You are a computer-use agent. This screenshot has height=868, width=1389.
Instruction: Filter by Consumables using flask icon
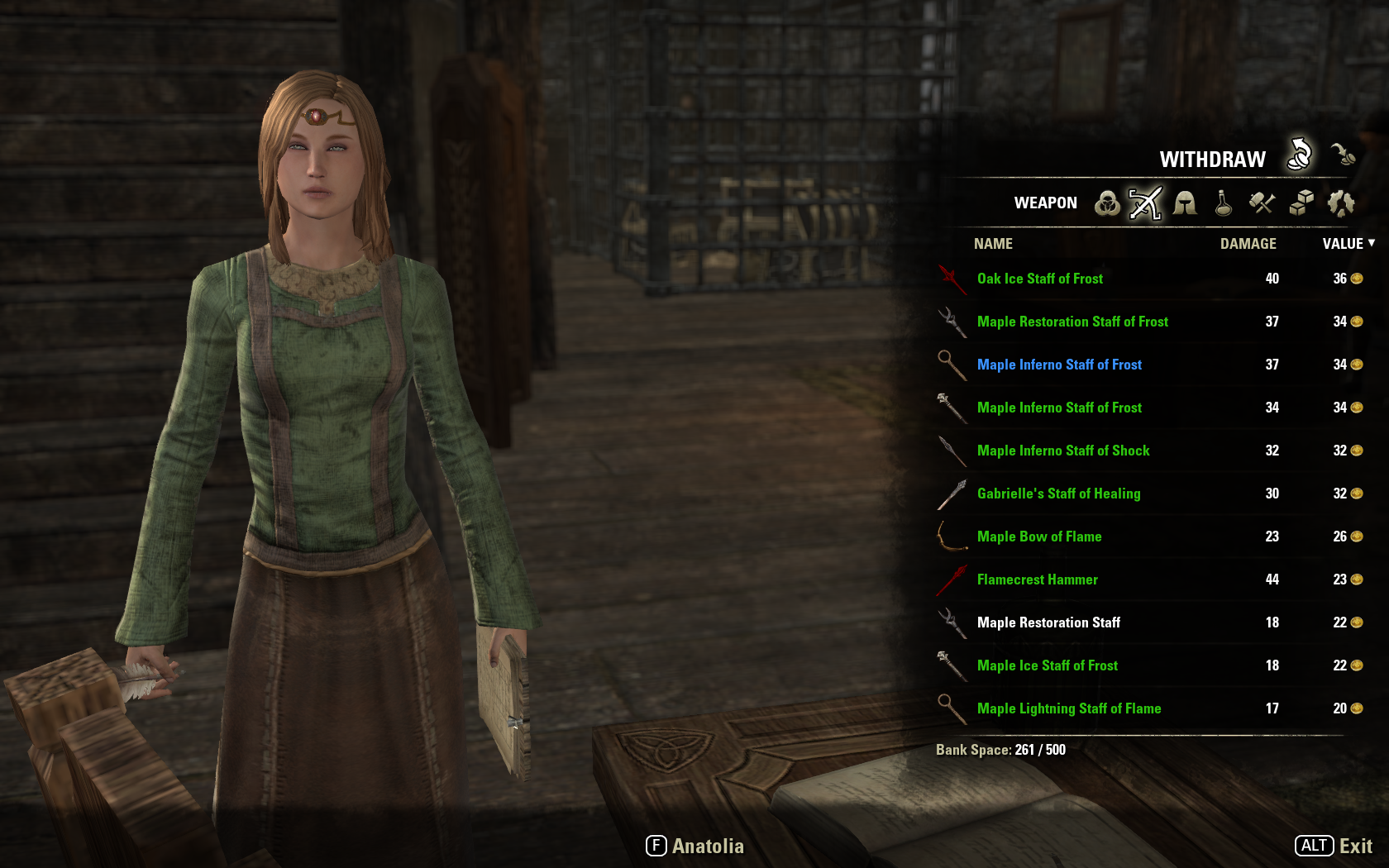coord(1222,203)
